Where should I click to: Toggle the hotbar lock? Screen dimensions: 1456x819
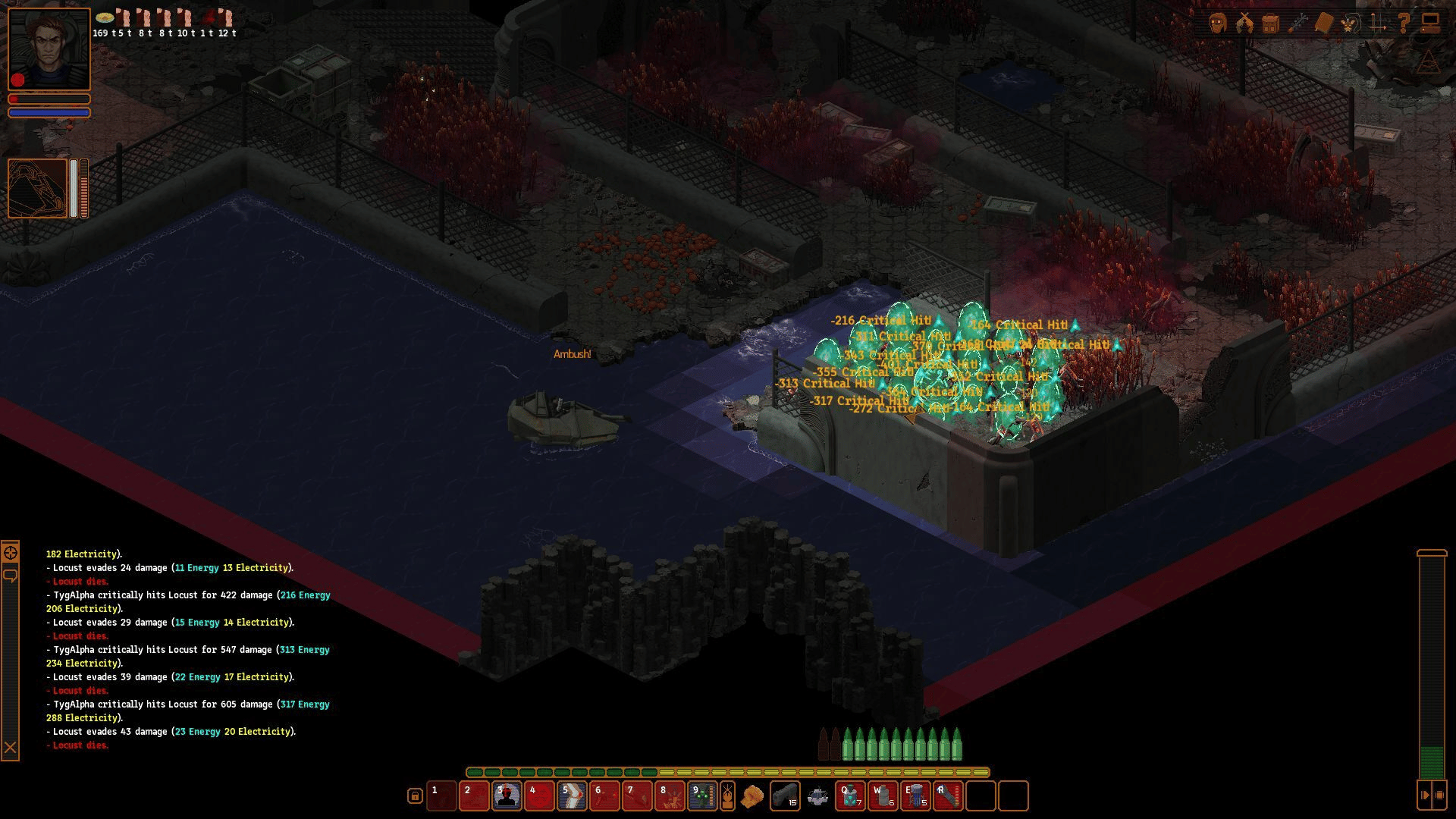(x=415, y=795)
